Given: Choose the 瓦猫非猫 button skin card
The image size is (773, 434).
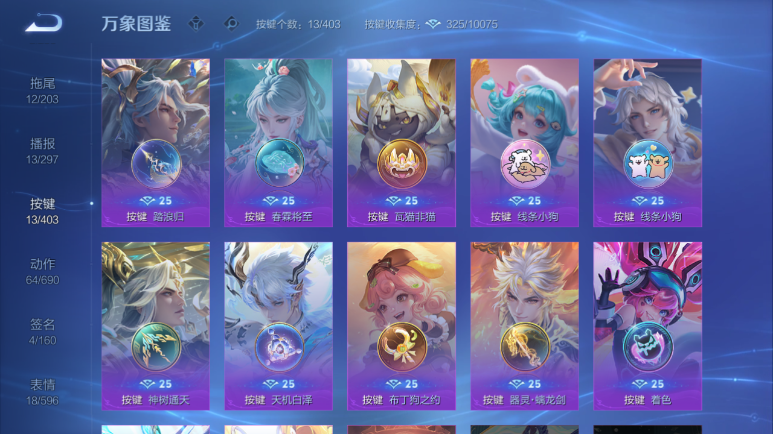Looking at the screenshot, I should click(401, 142).
